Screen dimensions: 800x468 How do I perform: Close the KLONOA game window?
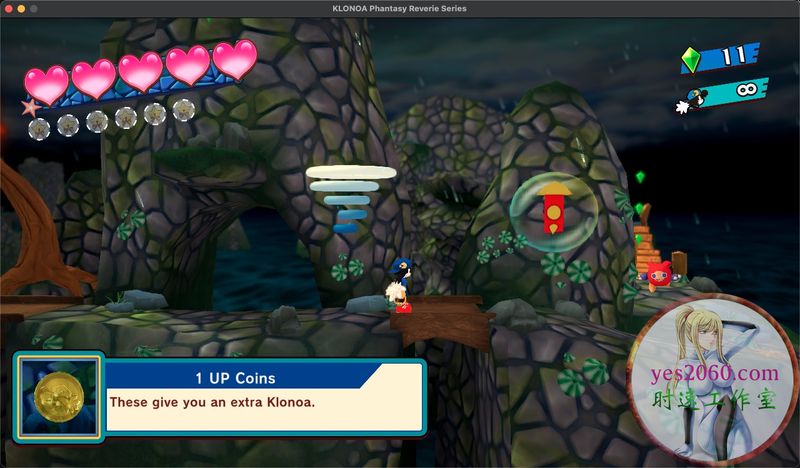click(12, 8)
